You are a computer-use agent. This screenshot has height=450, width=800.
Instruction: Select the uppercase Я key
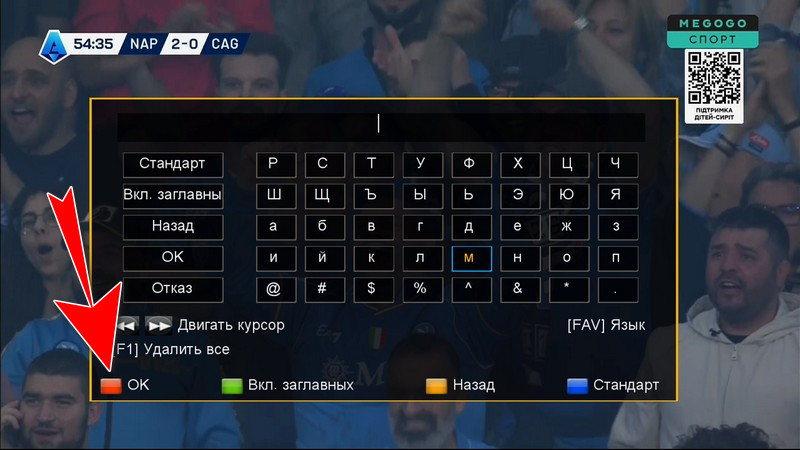[616, 194]
